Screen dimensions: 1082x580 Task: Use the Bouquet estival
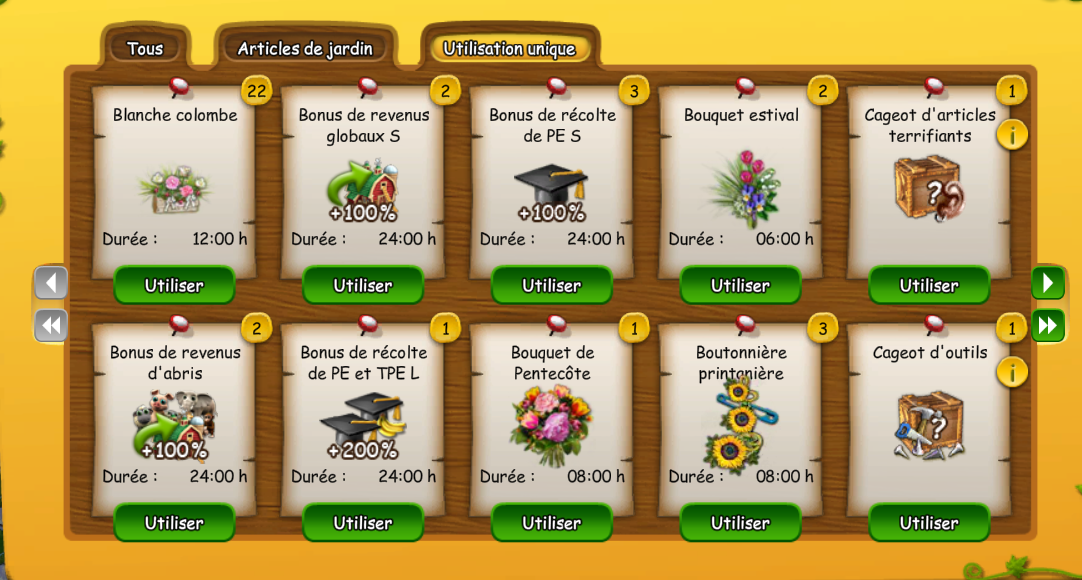click(x=740, y=285)
